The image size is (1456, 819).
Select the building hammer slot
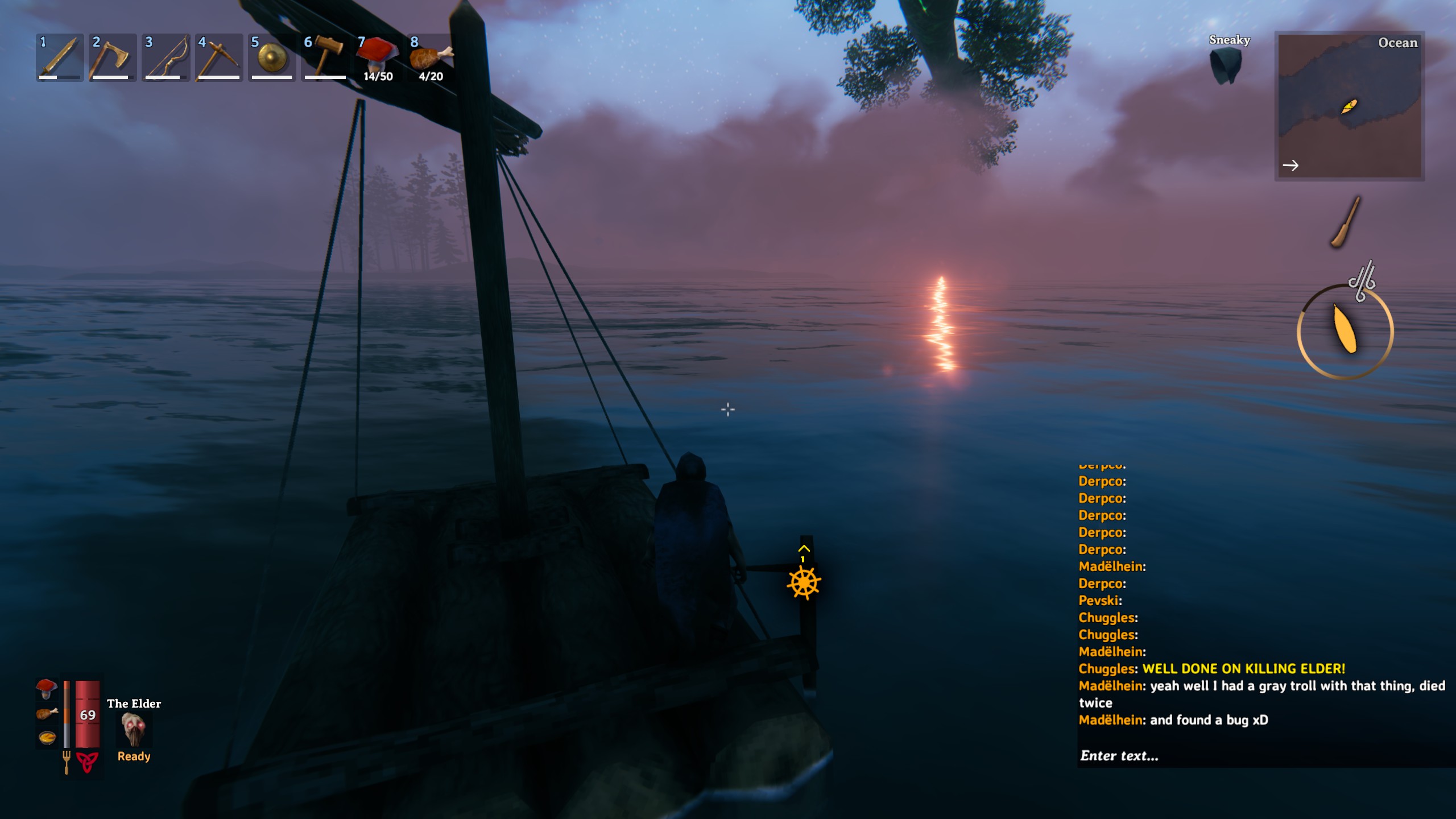point(324,57)
